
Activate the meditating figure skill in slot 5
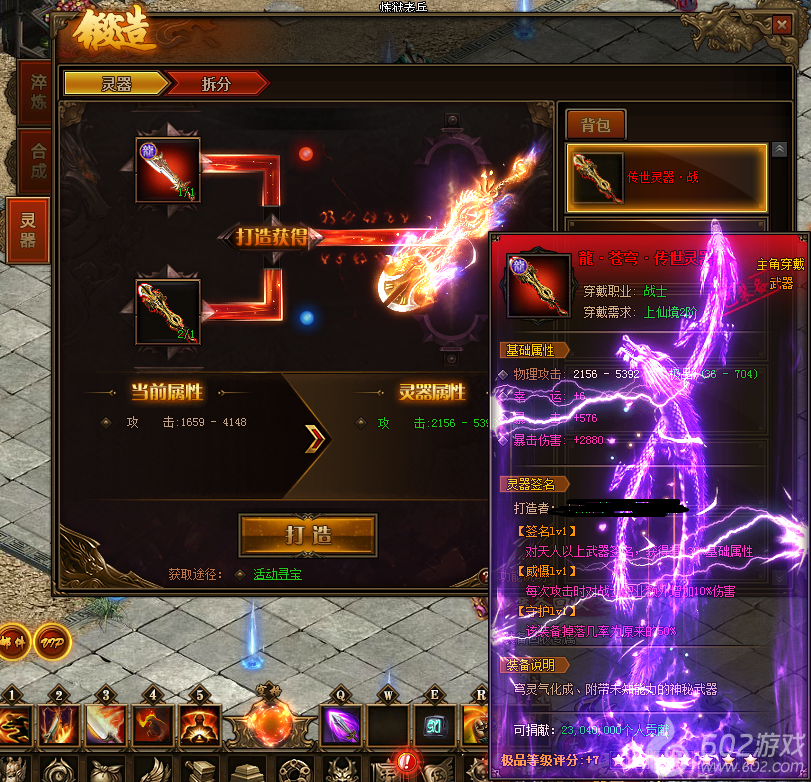tap(199, 726)
